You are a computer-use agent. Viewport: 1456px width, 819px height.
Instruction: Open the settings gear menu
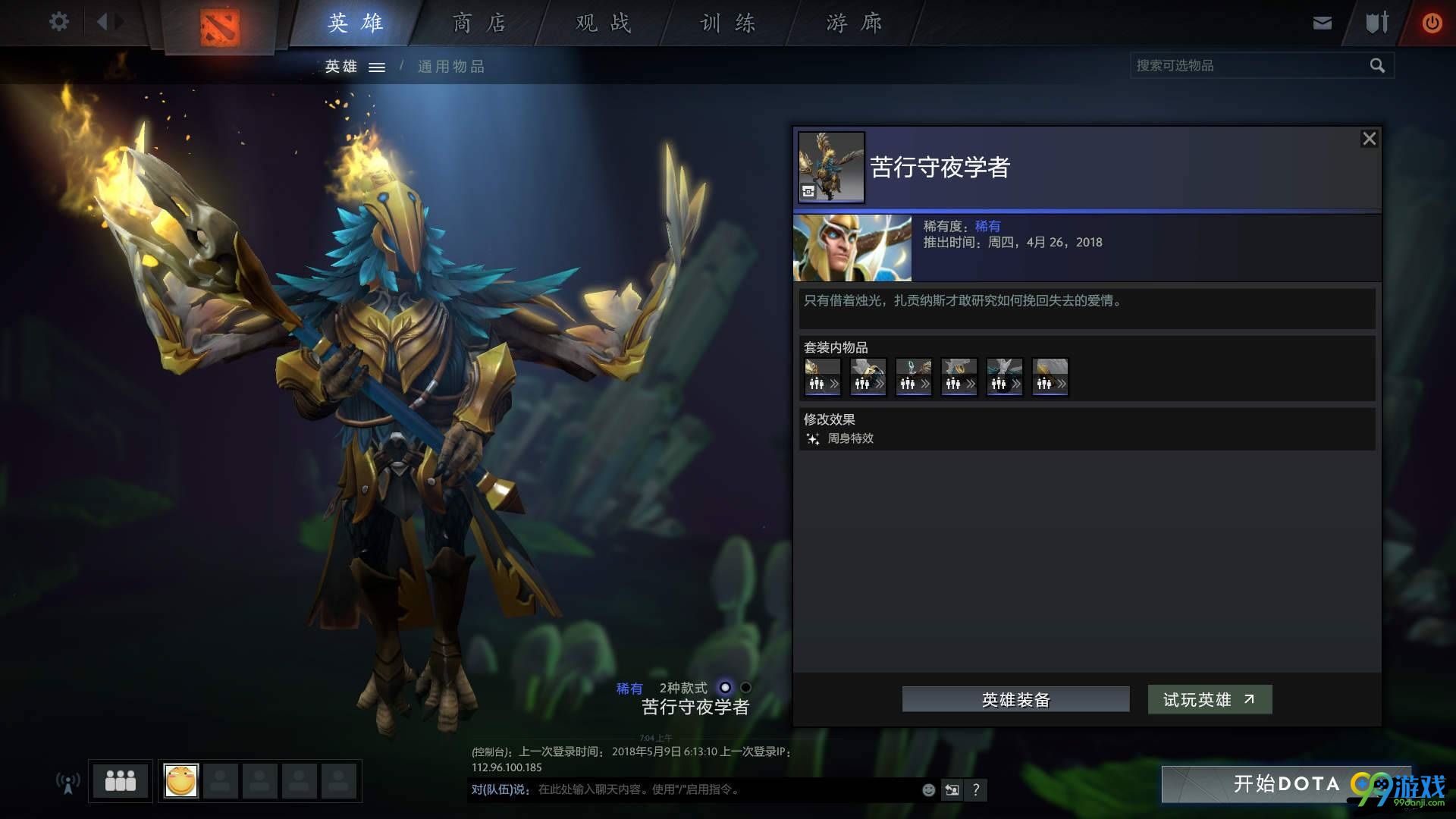click(58, 22)
